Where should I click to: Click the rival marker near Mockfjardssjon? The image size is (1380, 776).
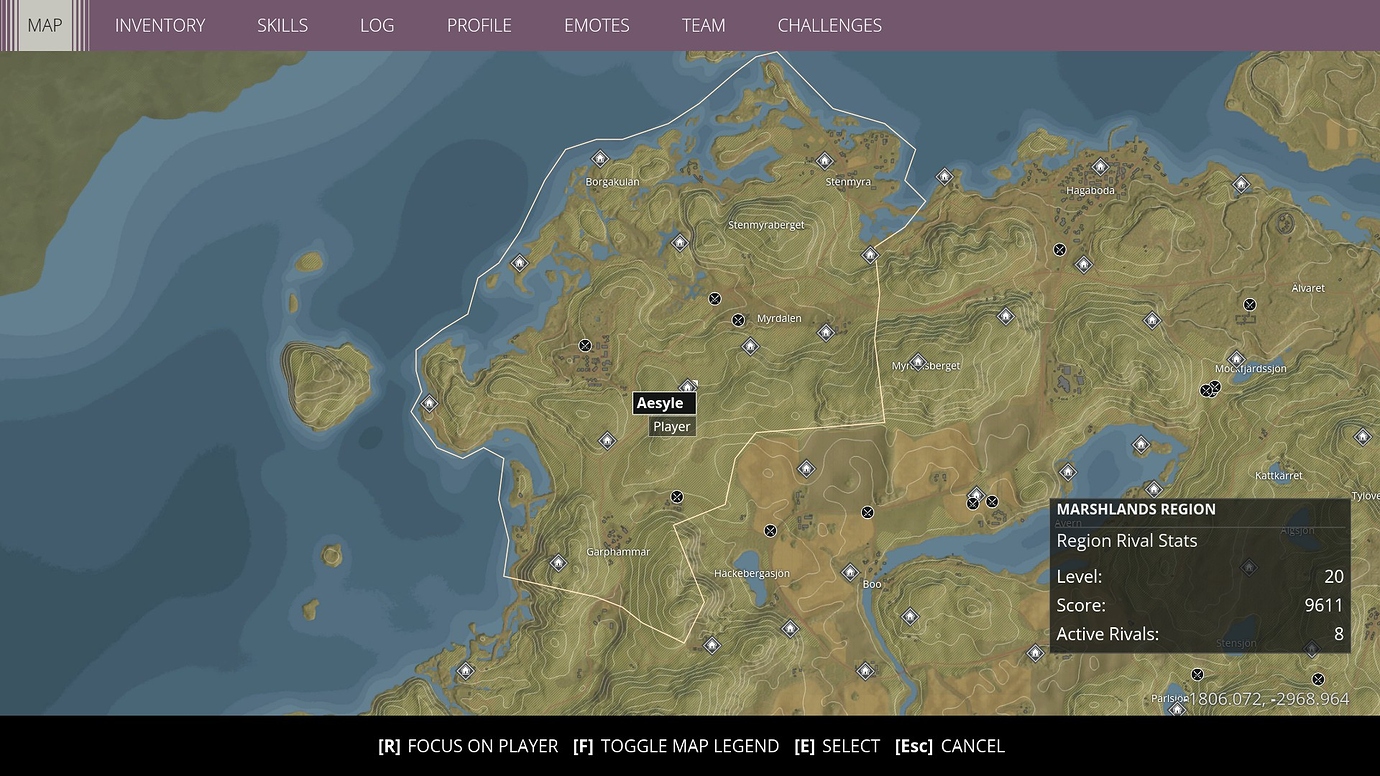(x=1210, y=388)
